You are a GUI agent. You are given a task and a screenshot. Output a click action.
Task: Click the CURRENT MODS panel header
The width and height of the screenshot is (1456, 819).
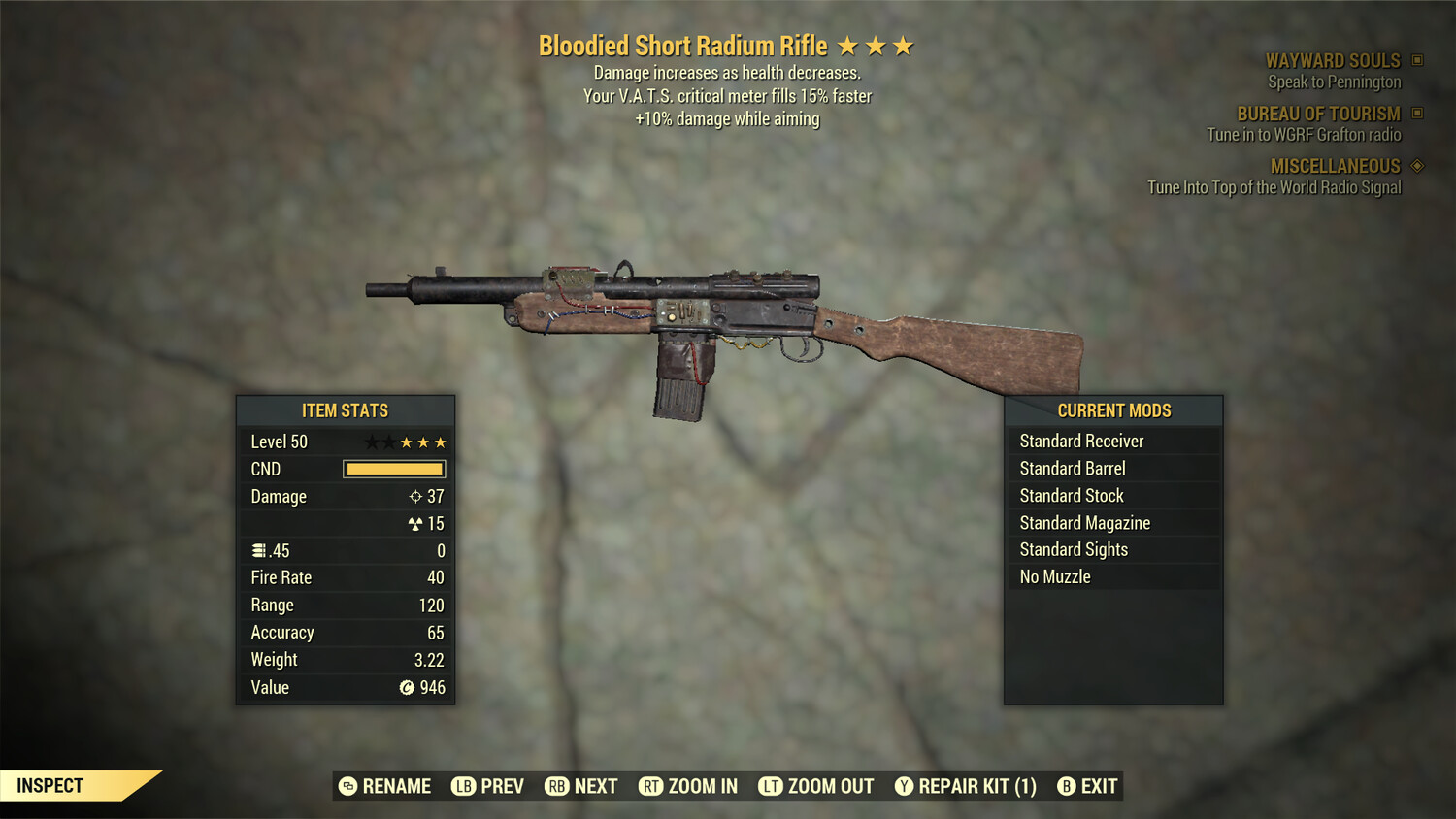point(1113,410)
